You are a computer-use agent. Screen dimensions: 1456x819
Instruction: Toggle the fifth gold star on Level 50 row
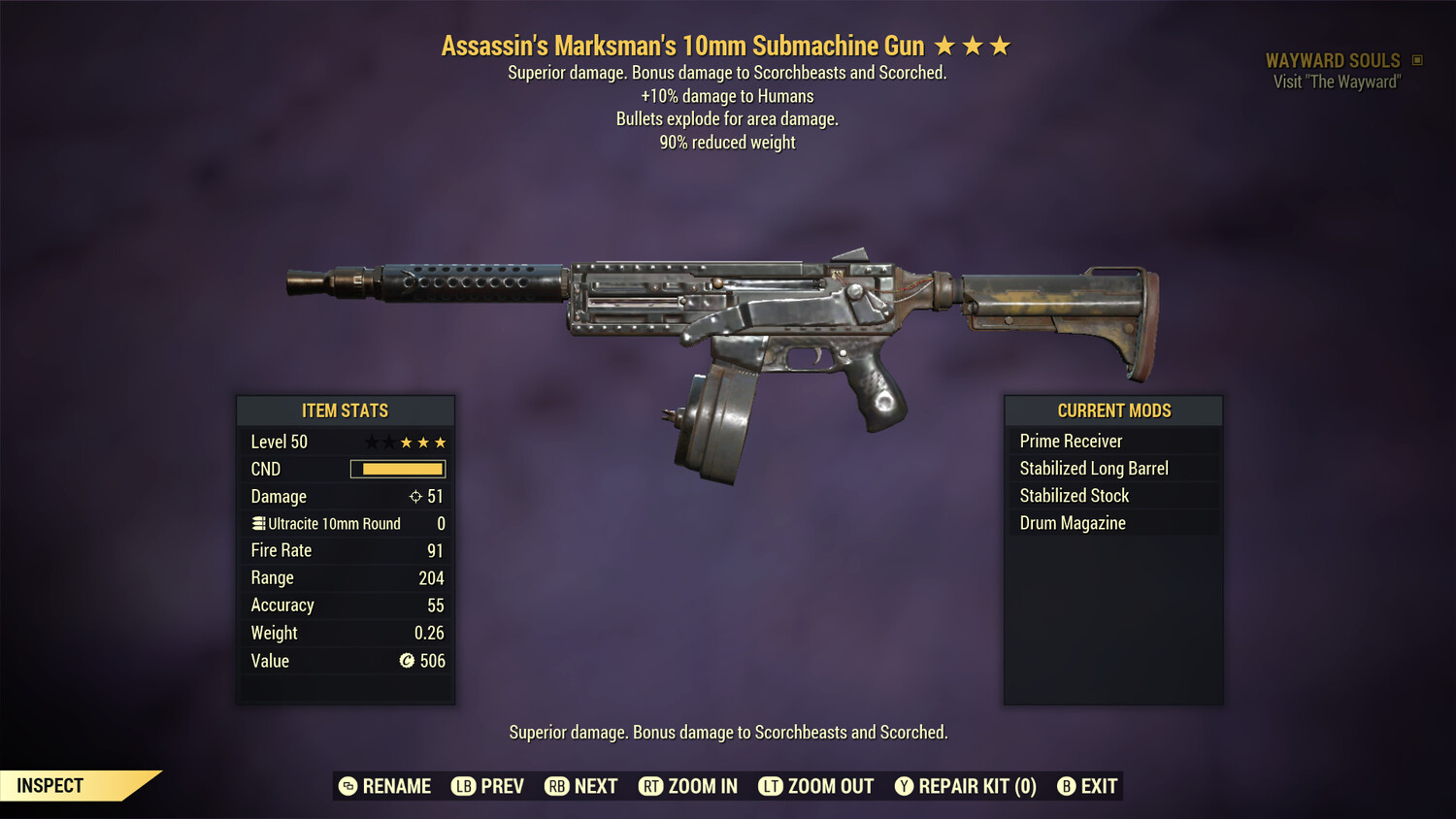pyautogui.click(x=440, y=442)
